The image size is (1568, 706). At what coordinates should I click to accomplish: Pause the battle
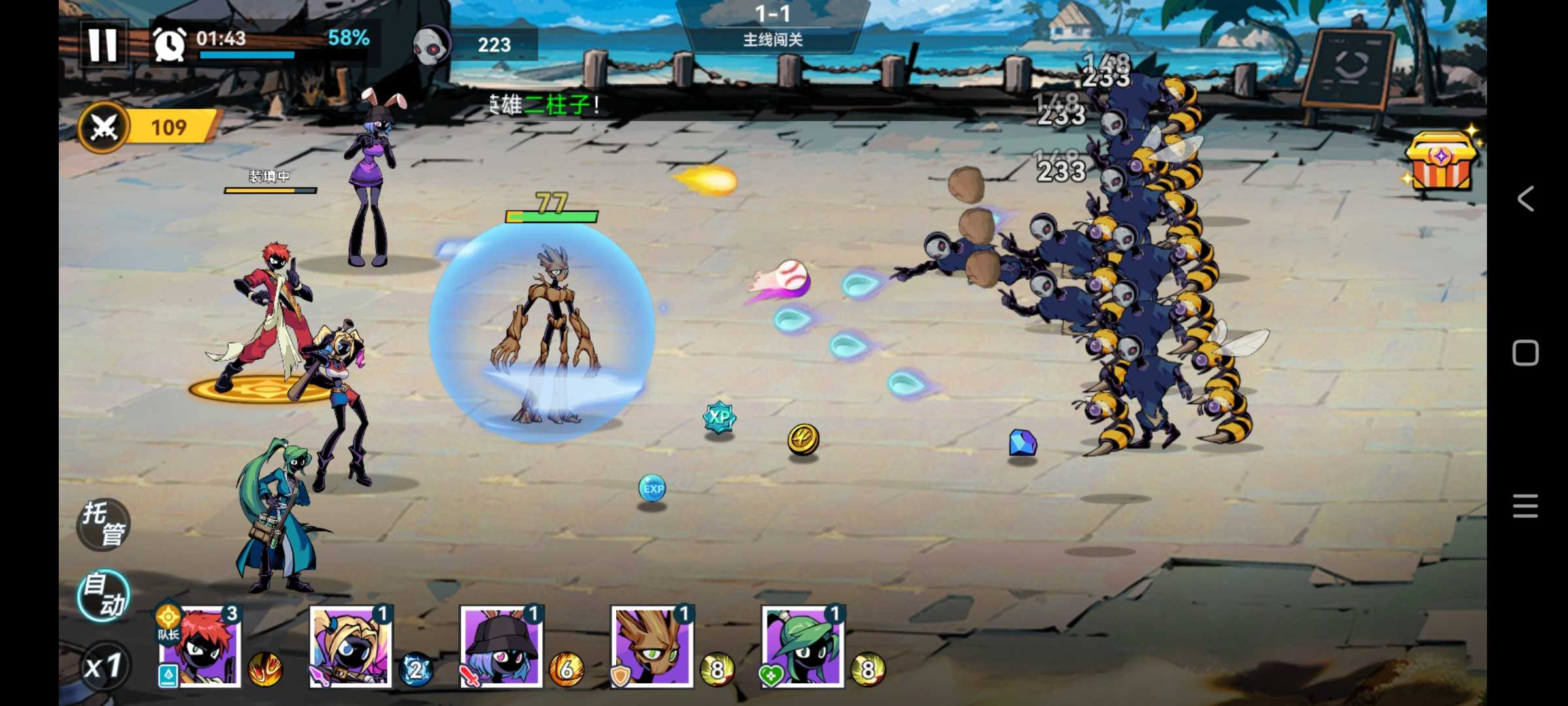[x=103, y=44]
